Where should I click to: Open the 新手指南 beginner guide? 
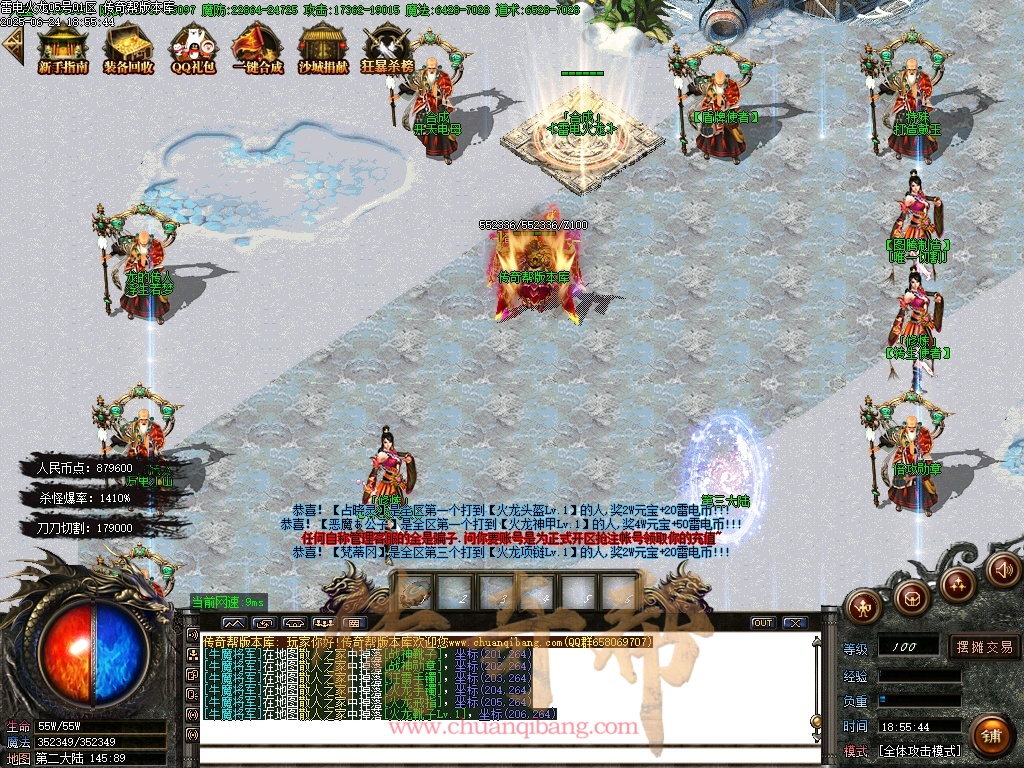pyautogui.click(x=63, y=50)
